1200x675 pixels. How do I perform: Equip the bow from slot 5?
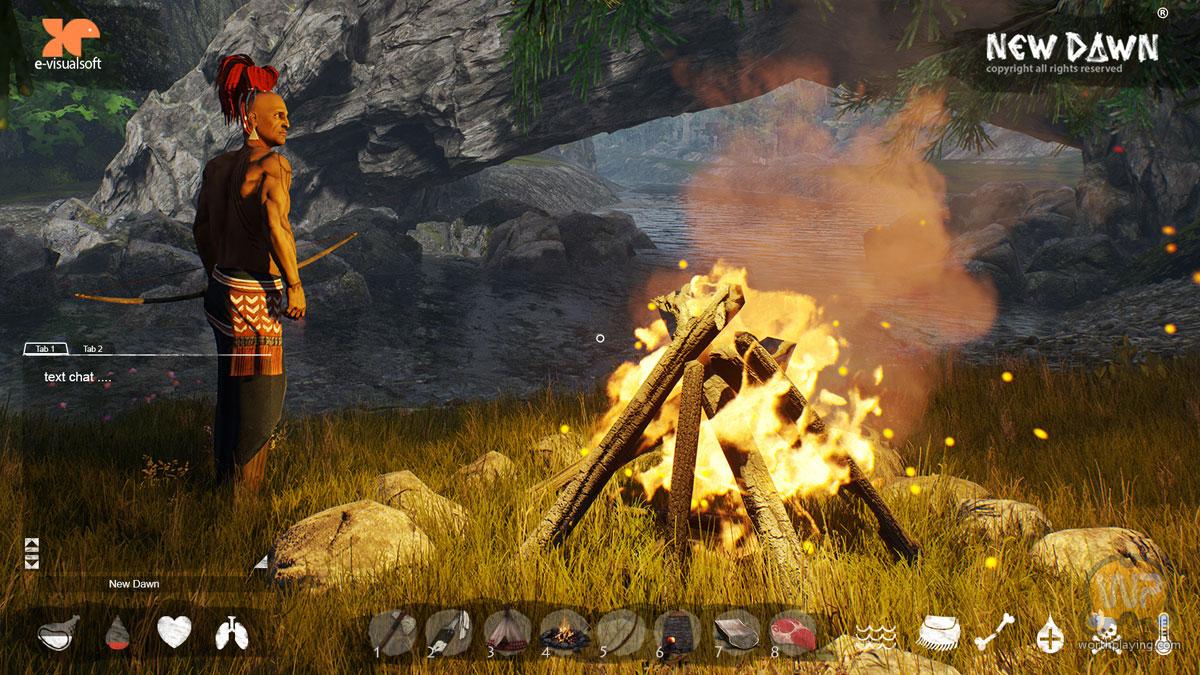point(621,632)
